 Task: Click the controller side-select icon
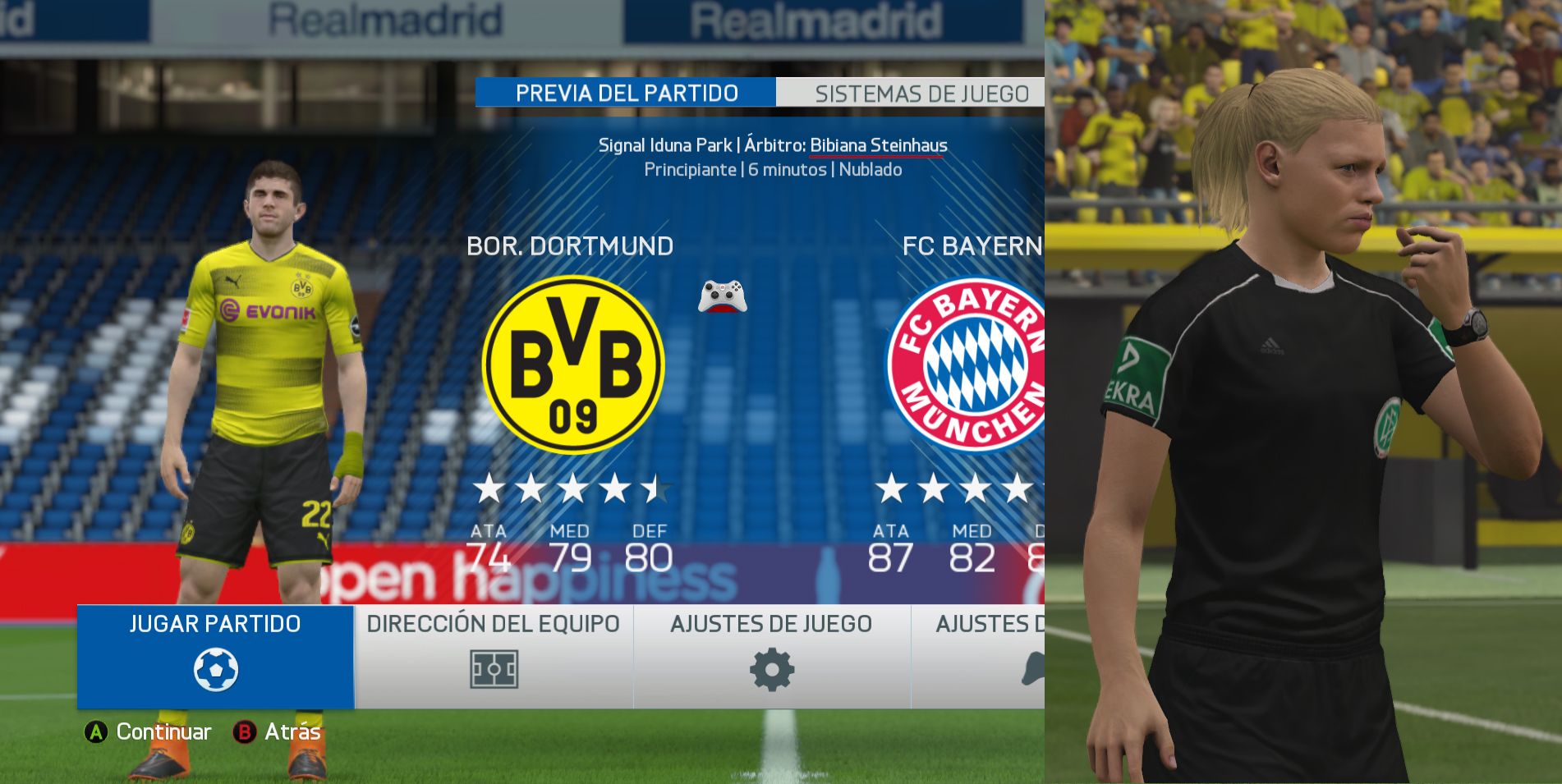point(722,296)
